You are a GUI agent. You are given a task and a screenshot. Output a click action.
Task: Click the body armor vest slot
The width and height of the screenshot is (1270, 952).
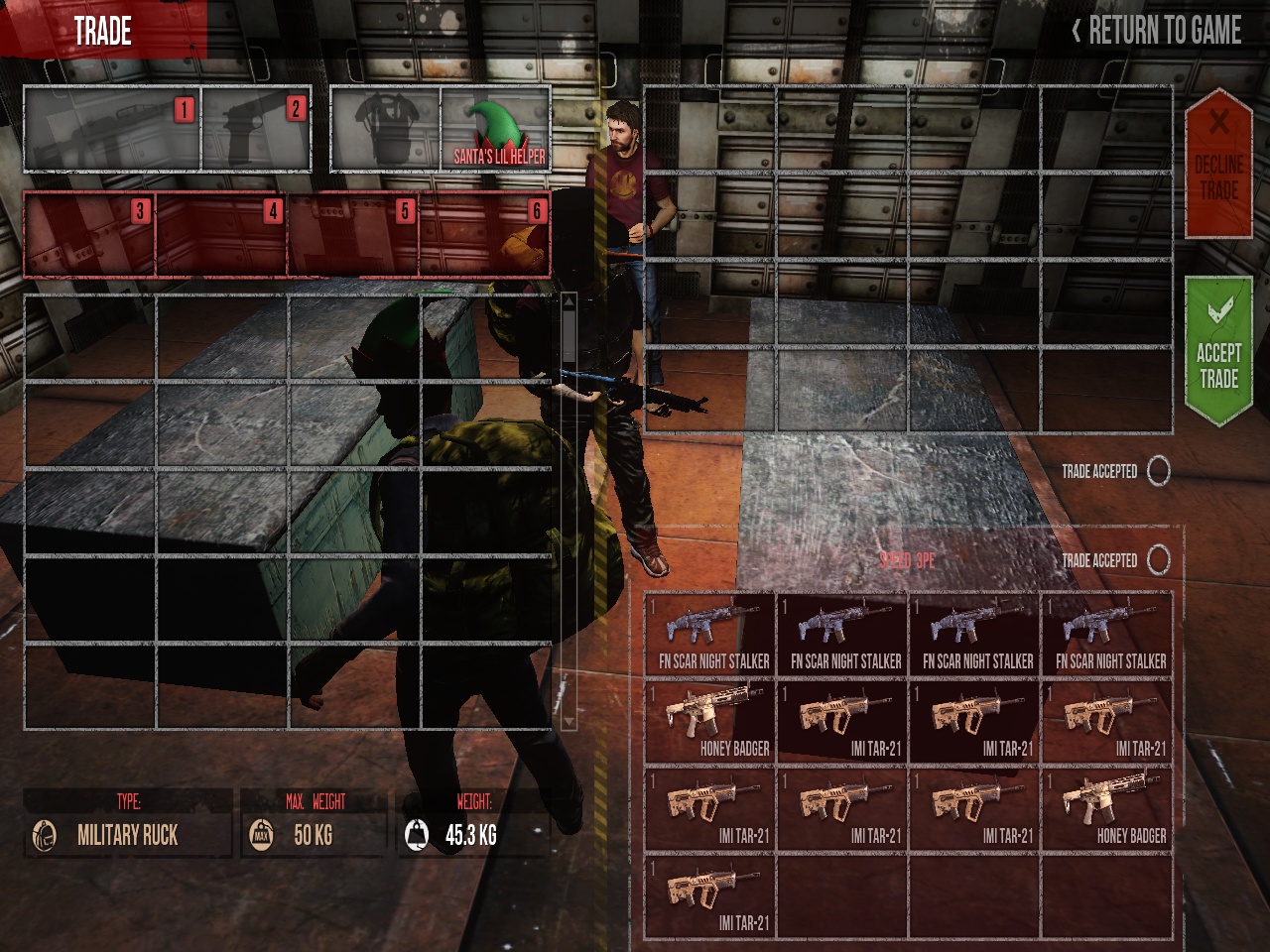coord(385,130)
